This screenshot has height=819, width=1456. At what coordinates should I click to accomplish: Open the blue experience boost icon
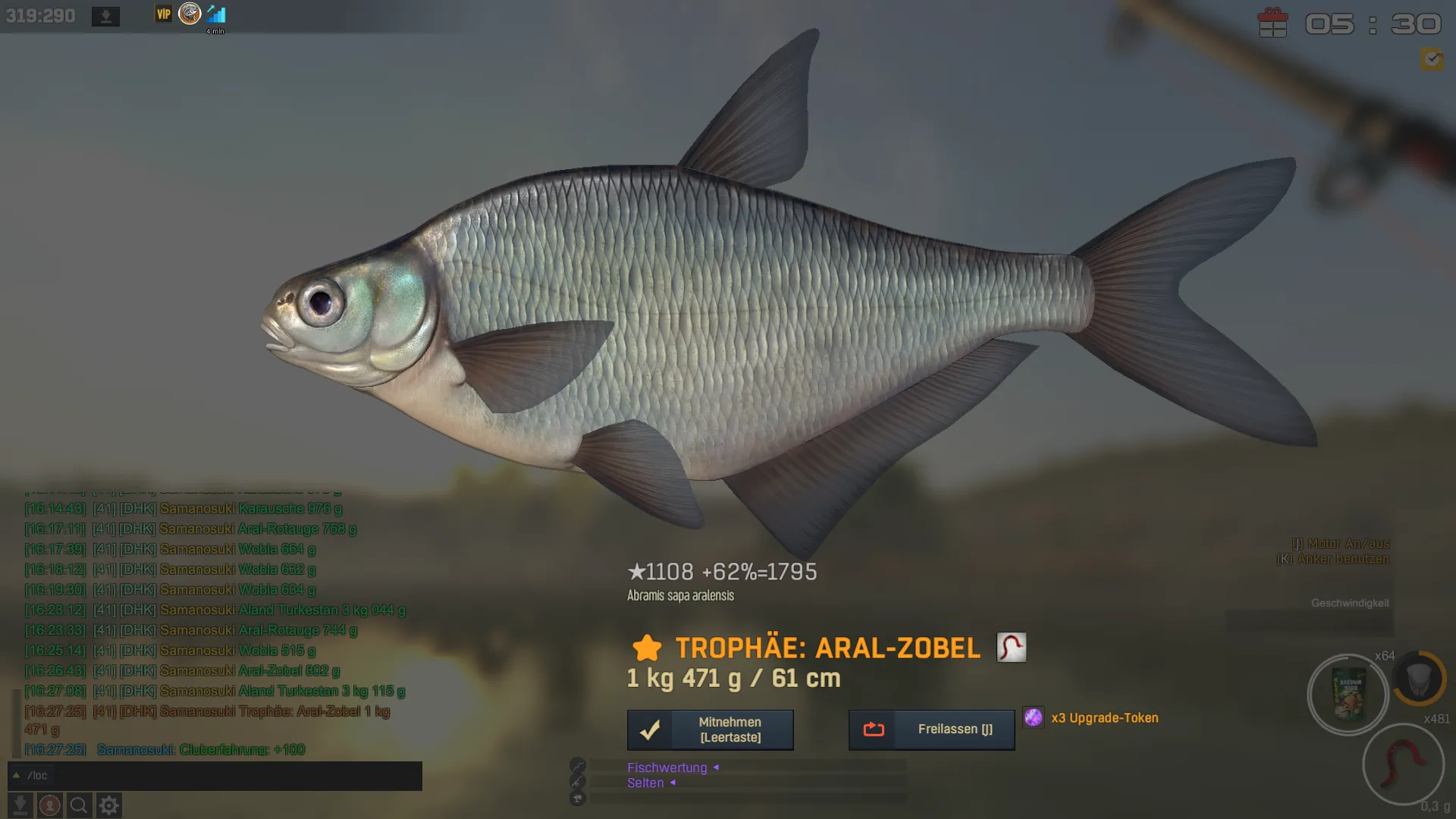coord(216,14)
